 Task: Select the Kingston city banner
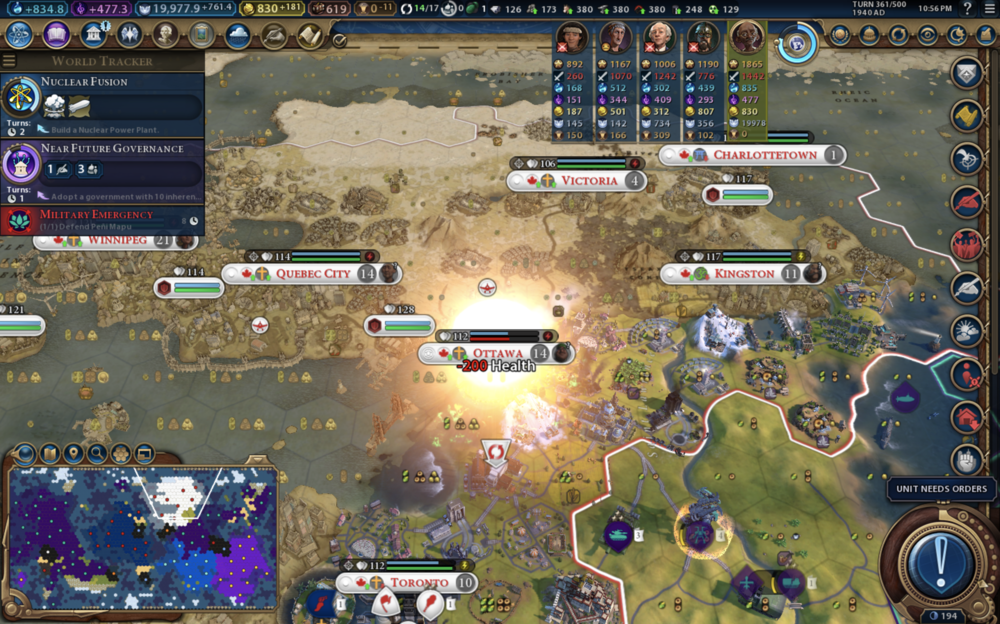point(744,273)
